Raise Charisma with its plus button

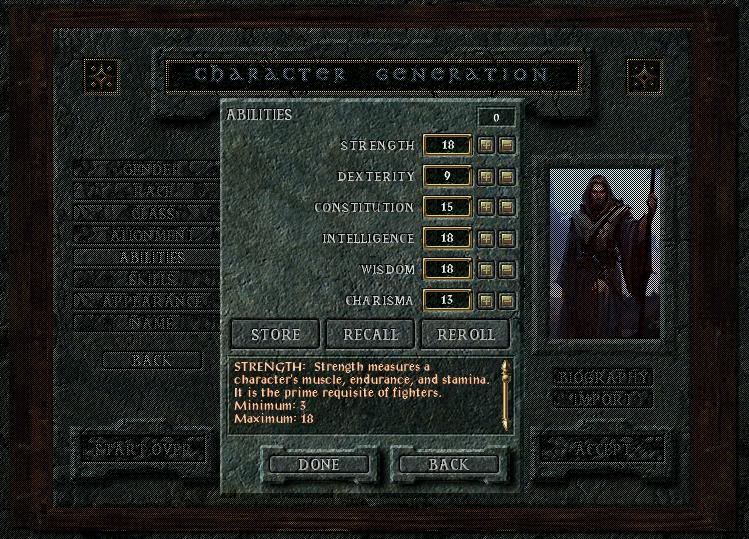486,300
